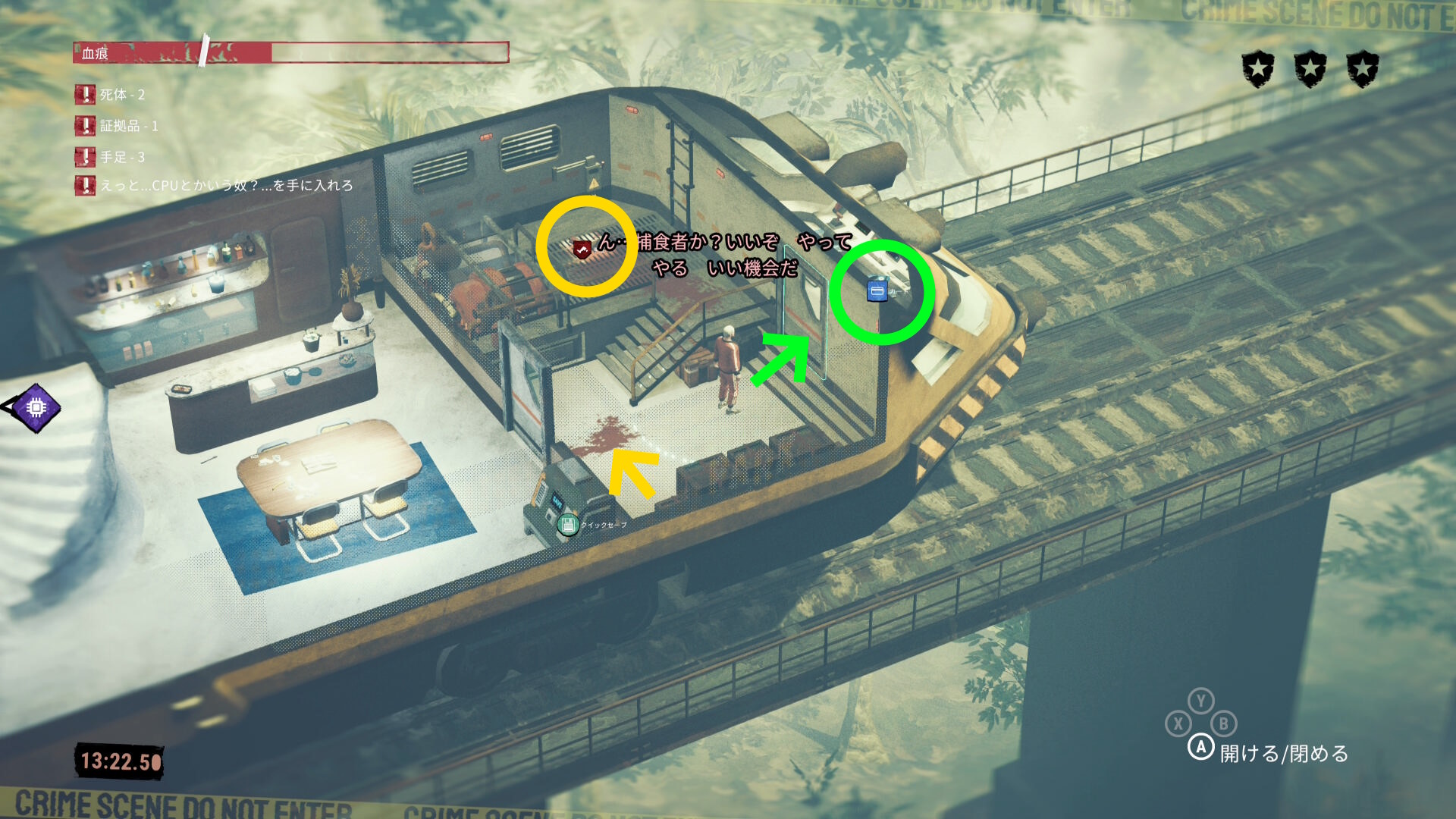Click the dark red shield marker icon
Screen dimensions: 1456x819
[x=582, y=249]
